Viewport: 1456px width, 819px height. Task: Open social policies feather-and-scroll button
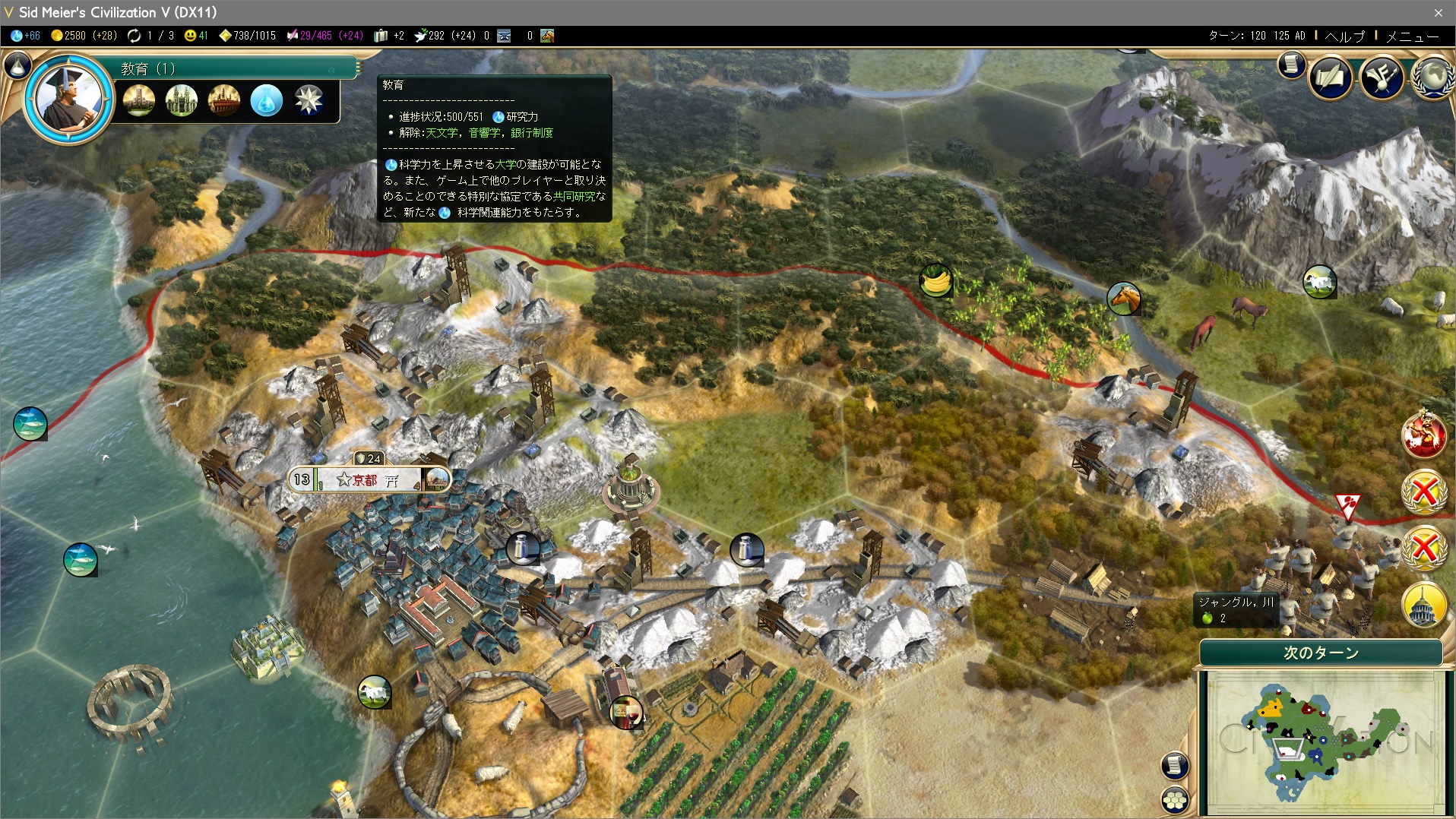click(x=1330, y=77)
